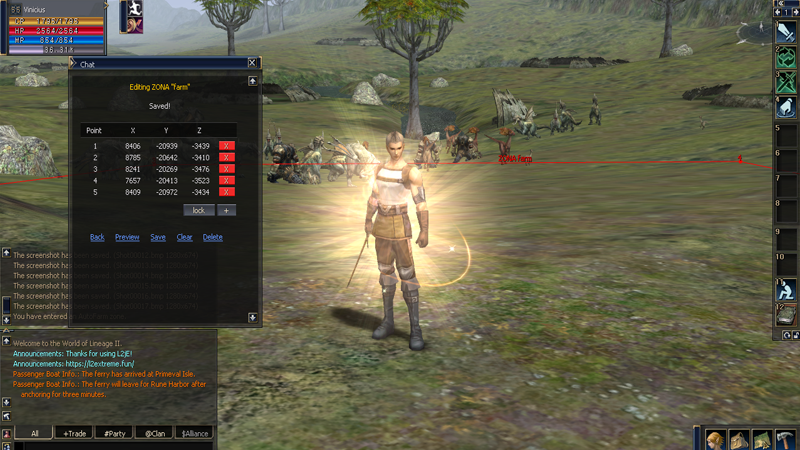Switch to the +Trade chat tab
This screenshot has width=800, height=450.
pyautogui.click(x=74, y=433)
